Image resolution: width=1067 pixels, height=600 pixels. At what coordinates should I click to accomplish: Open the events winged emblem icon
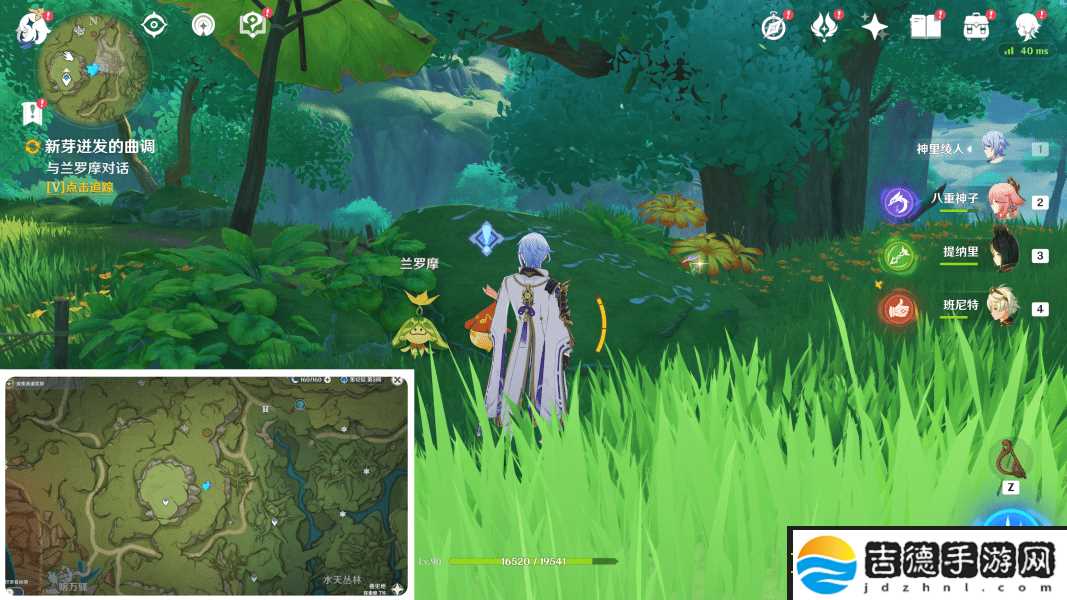tap(824, 27)
